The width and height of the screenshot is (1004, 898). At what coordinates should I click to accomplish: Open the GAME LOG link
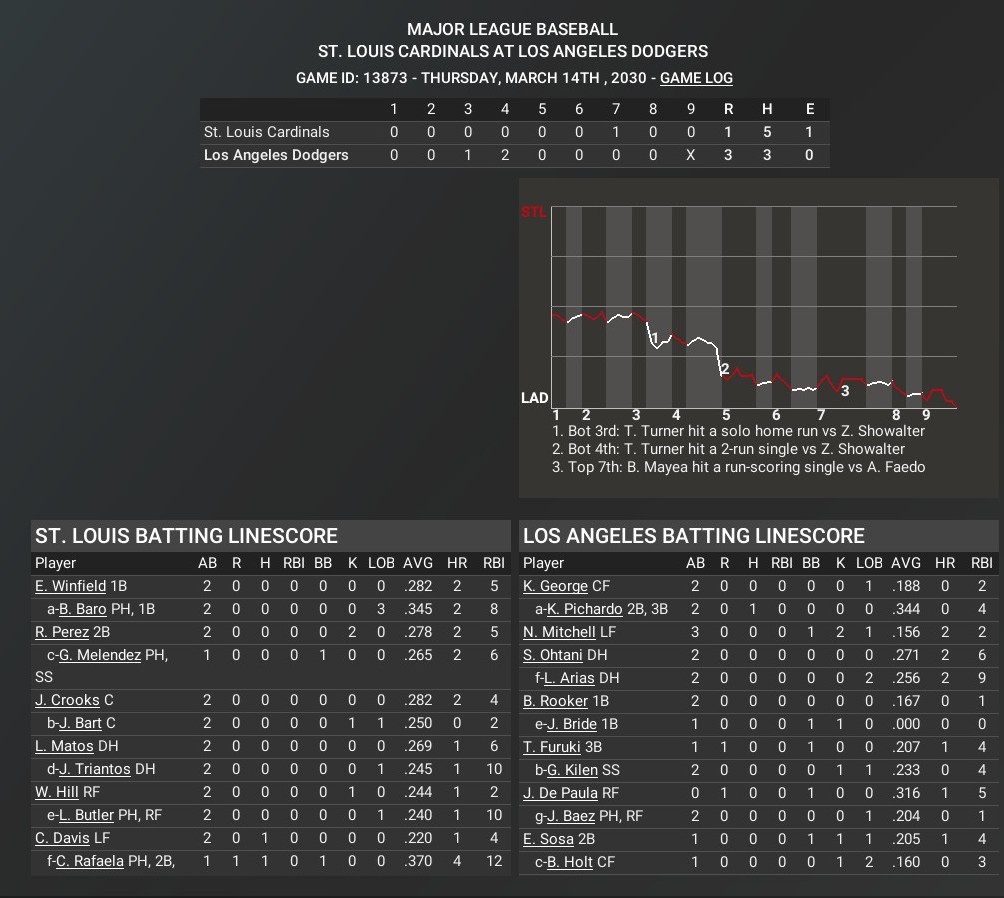click(696, 78)
